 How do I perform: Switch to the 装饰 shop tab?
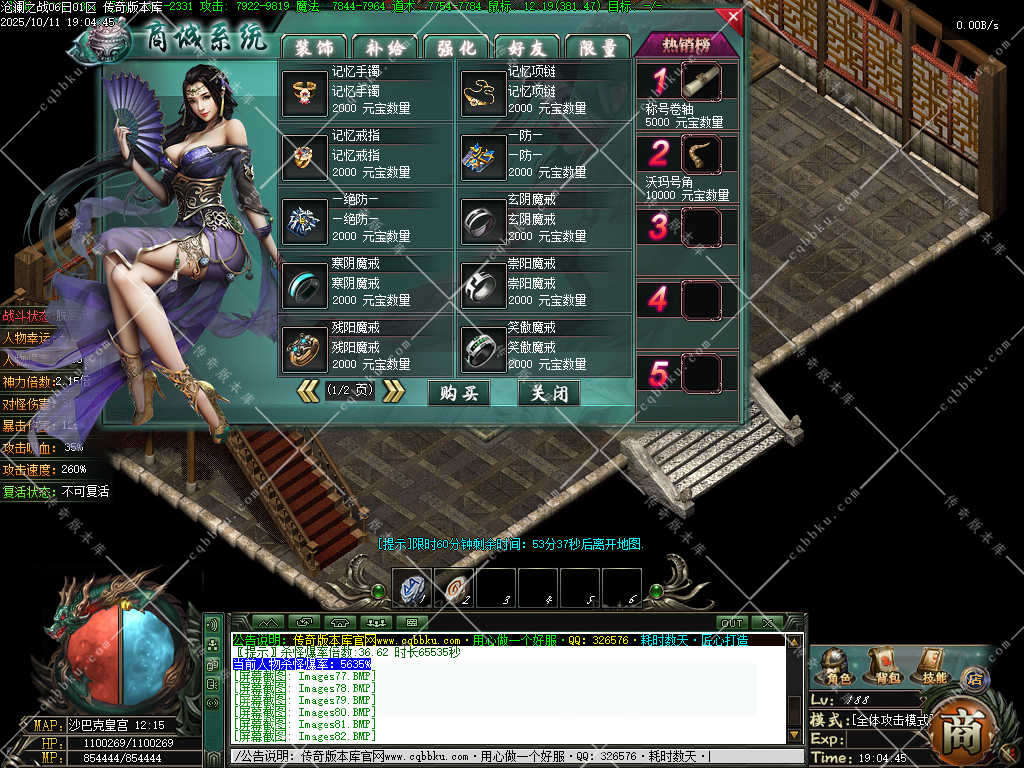click(x=313, y=47)
